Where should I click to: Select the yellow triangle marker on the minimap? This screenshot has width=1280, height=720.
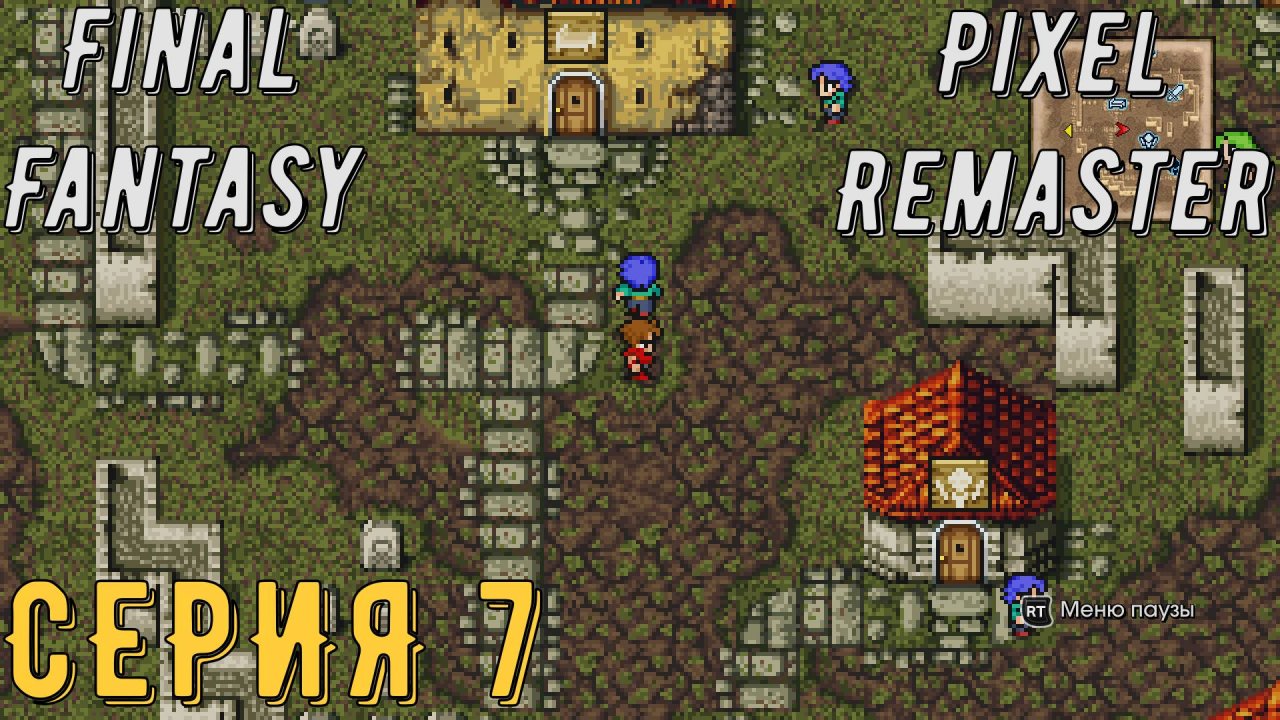pos(1068,130)
